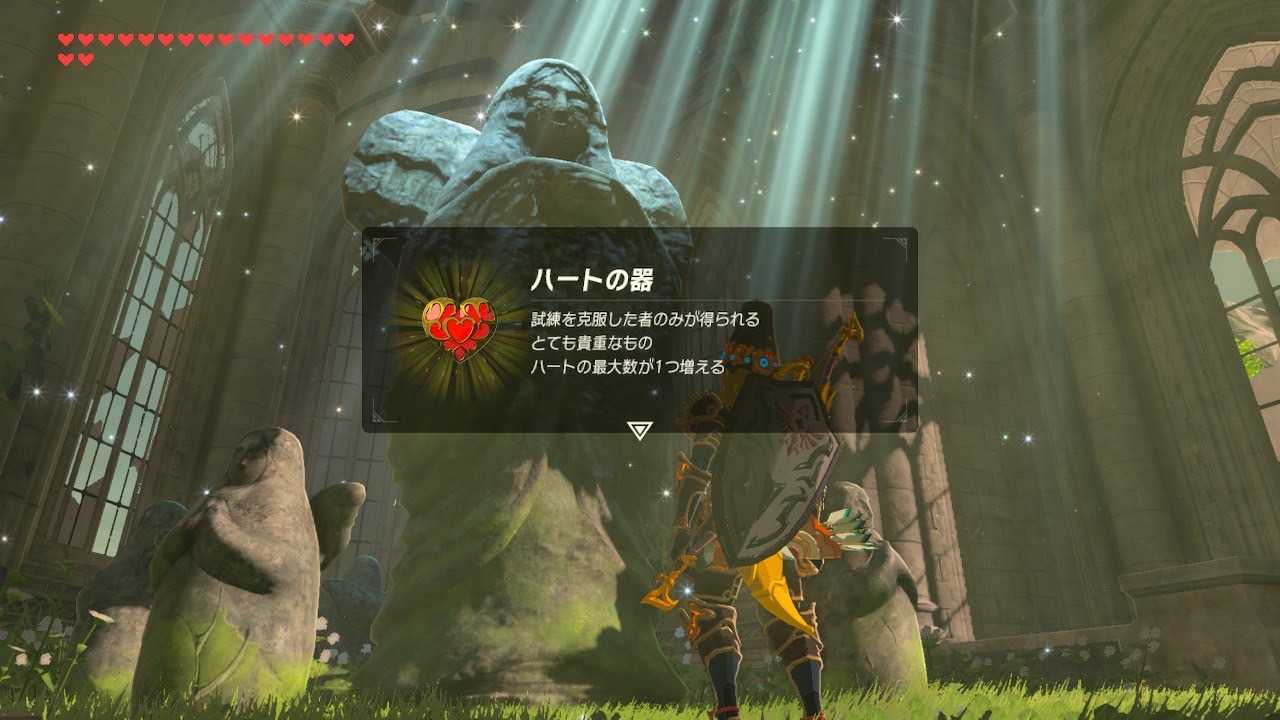The height and width of the screenshot is (720, 1280).
Task: Click the text 試練を克服した者のみが得られる
Action: 644,318
